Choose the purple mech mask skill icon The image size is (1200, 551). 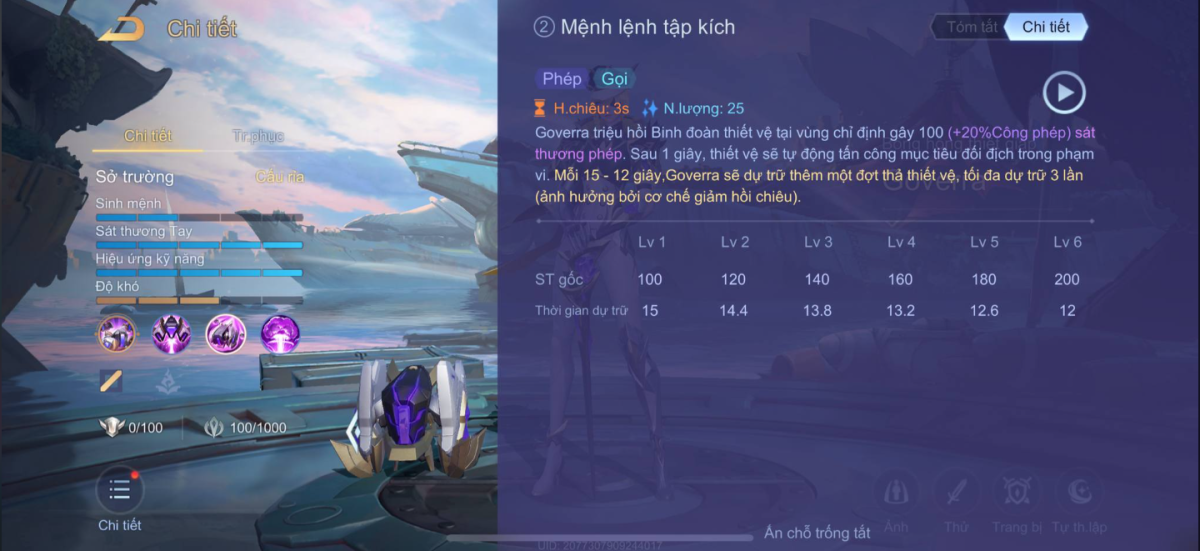click(x=171, y=333)
